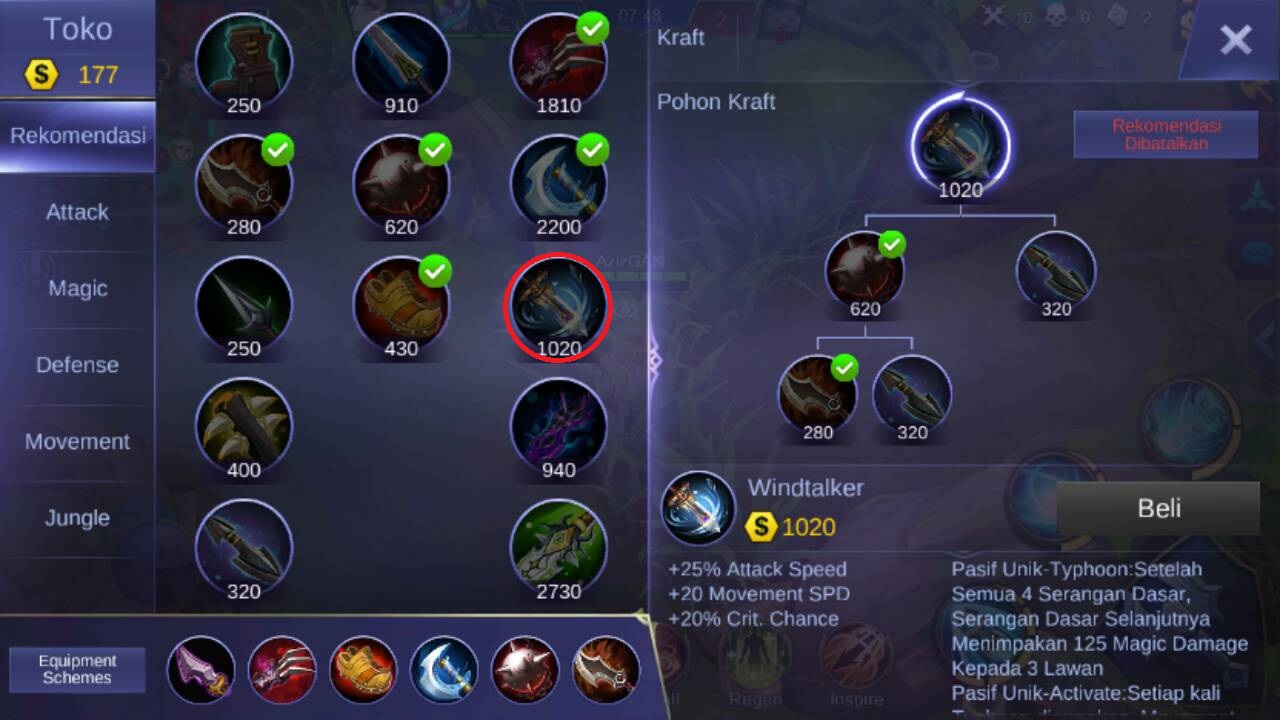Select the Rekomendasi tab

(x=77, y=136)
